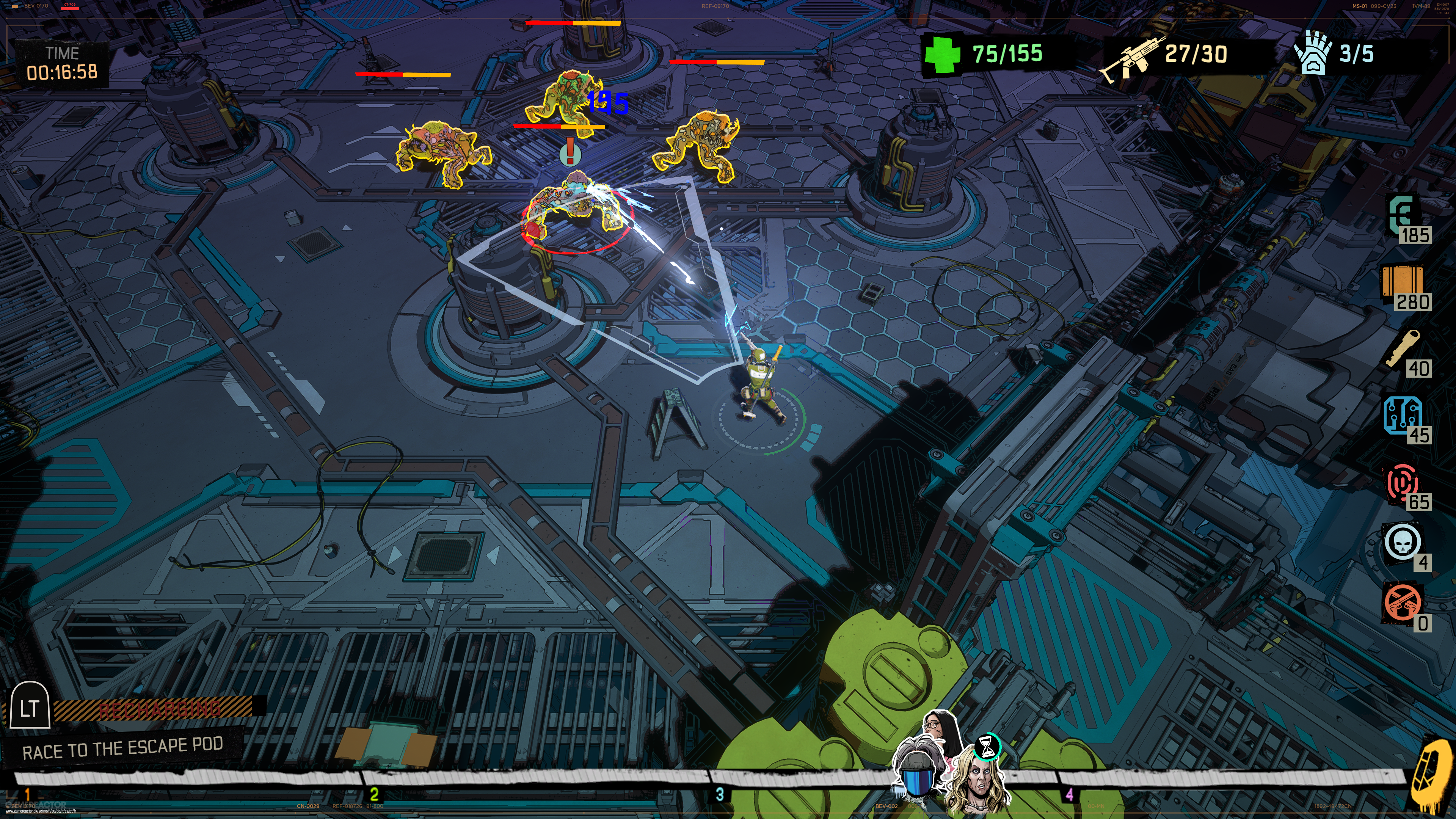Click progress bar marker number 2

(373, 794)
